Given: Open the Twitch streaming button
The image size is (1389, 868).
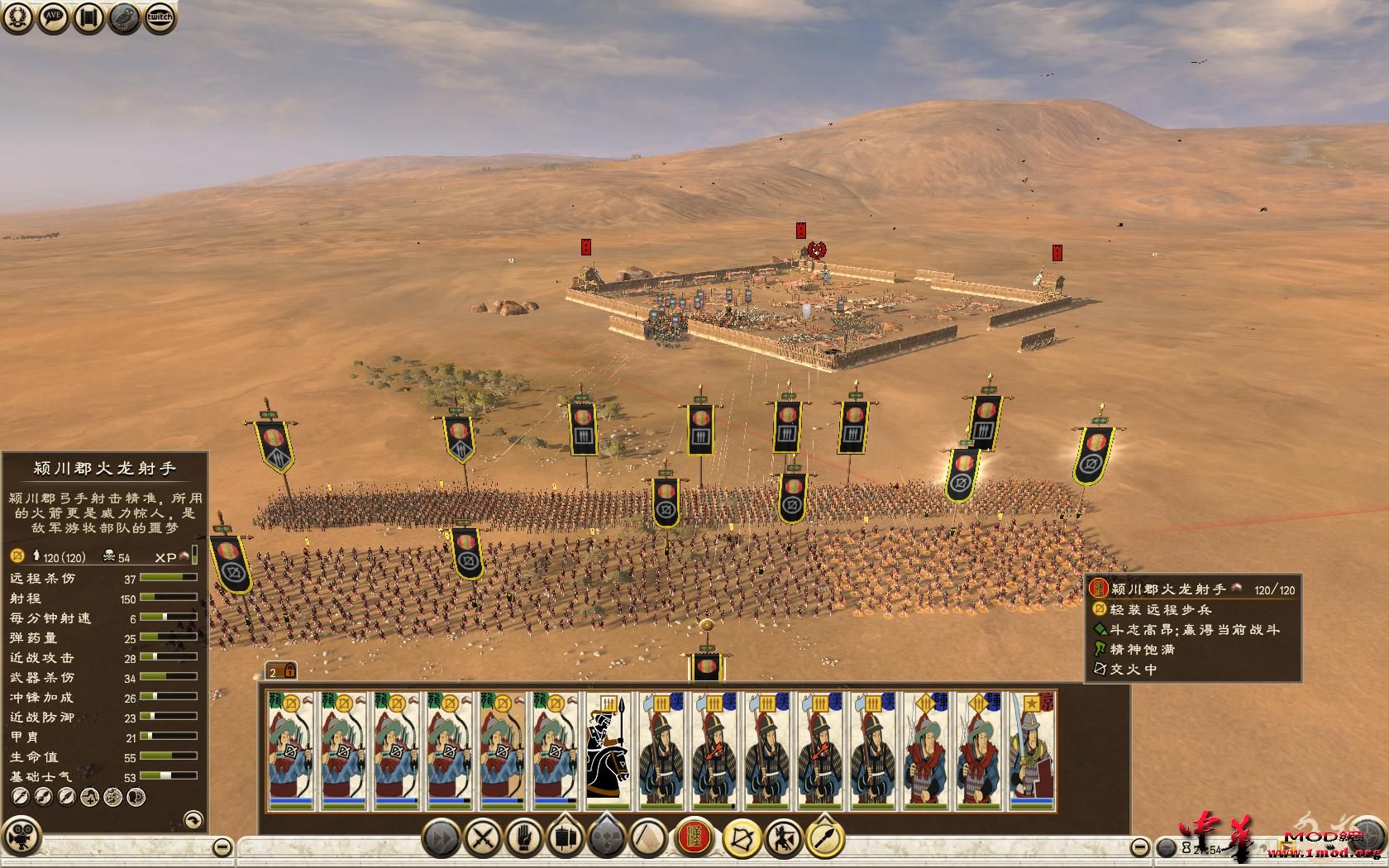Looking at the screenshot, I should point(160,17).
